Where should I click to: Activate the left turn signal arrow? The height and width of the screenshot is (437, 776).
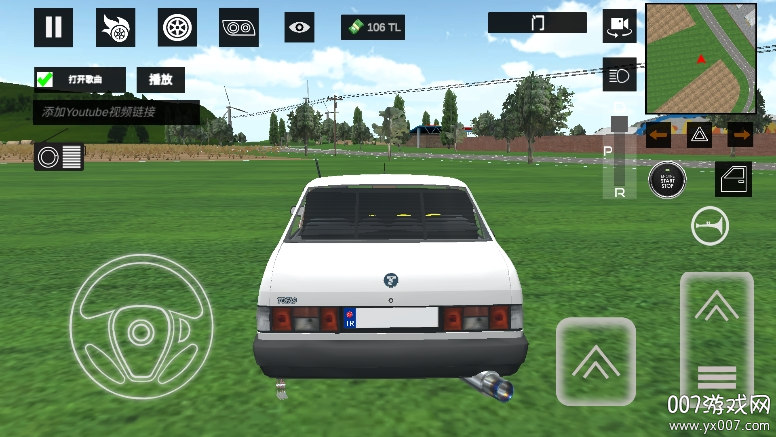pyautogui.click(x=658, y=134)
